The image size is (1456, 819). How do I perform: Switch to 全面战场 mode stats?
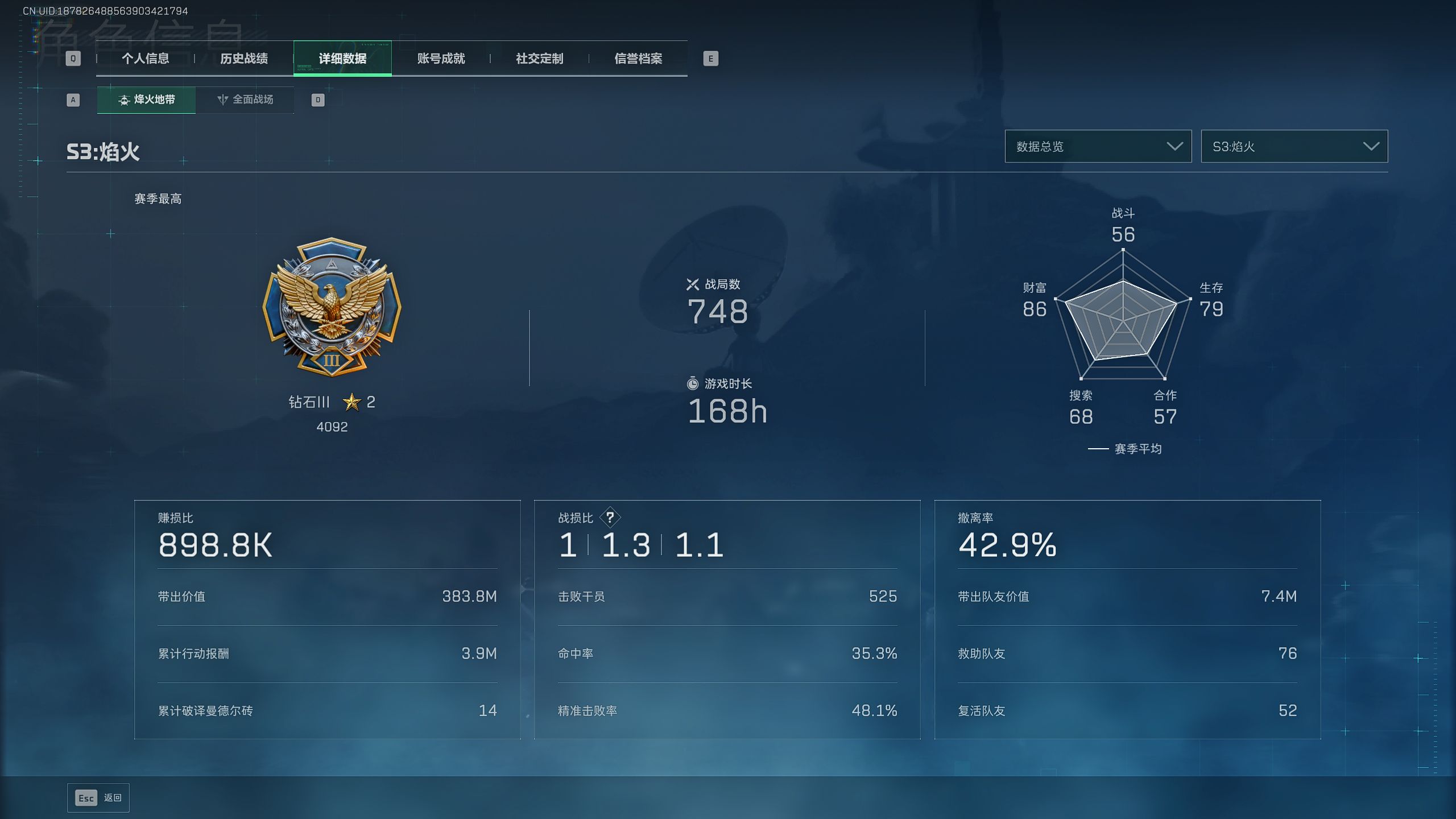click(x=245, y=100)
